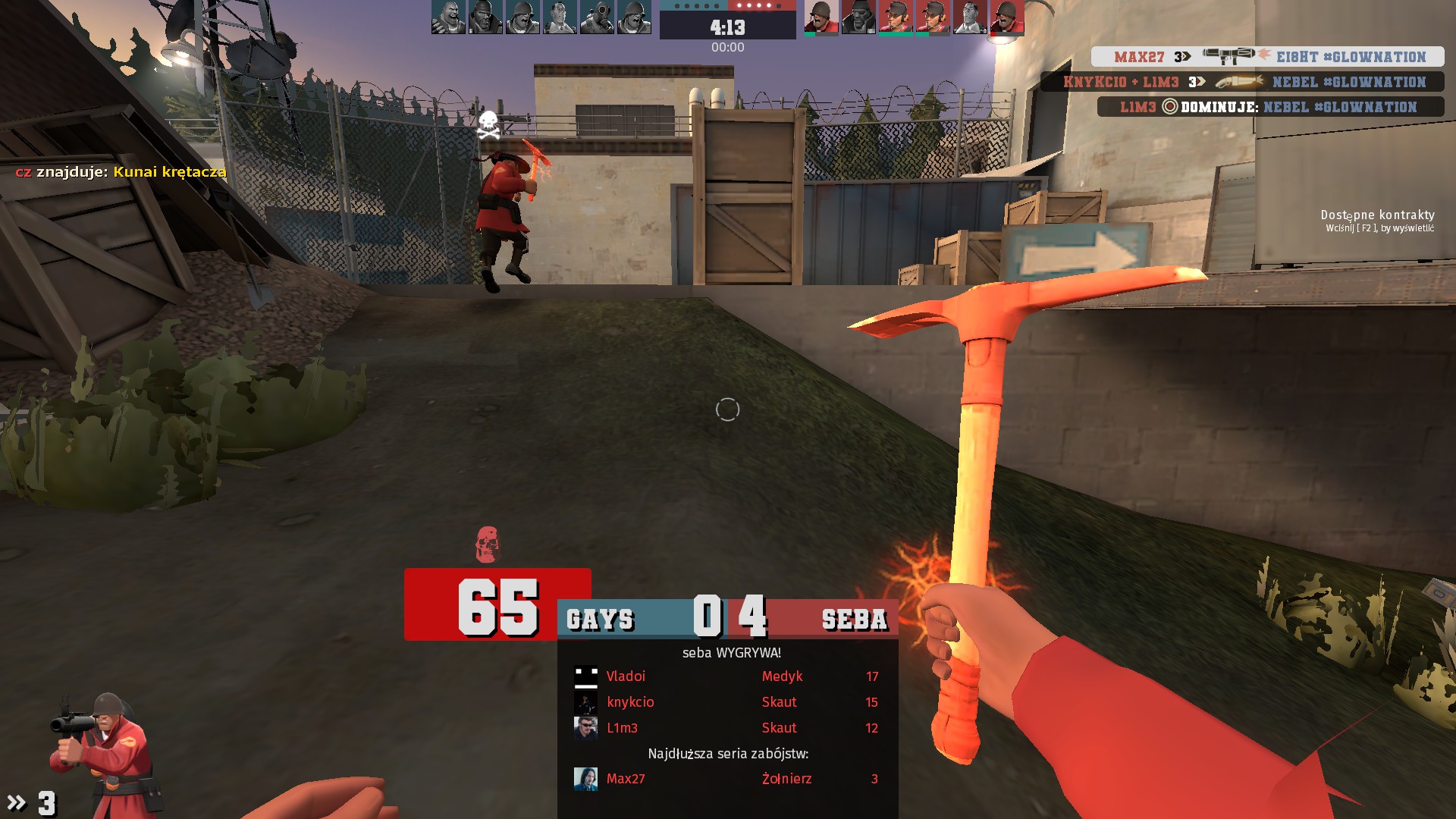The image size is (1456, 819).
Task: Click the GAYS team name in the score banner
Action: (601, 620)
